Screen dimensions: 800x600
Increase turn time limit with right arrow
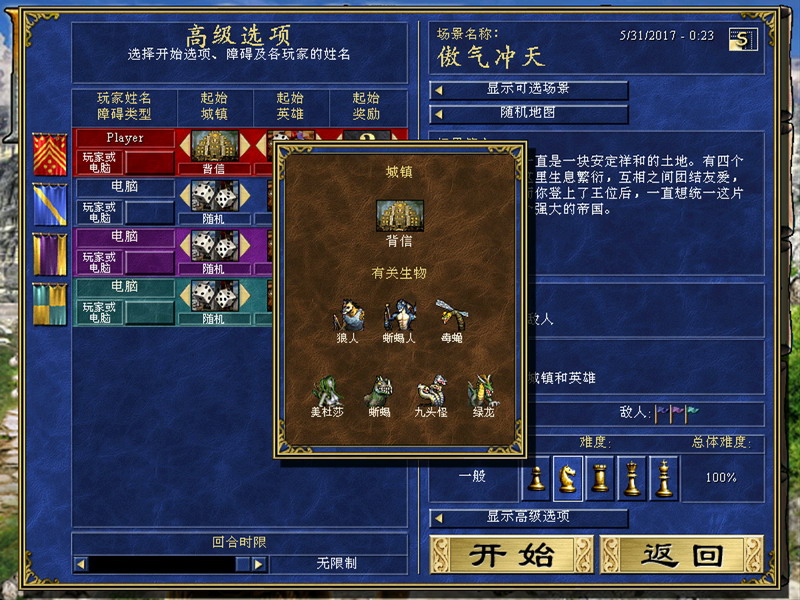pos(259,564)
